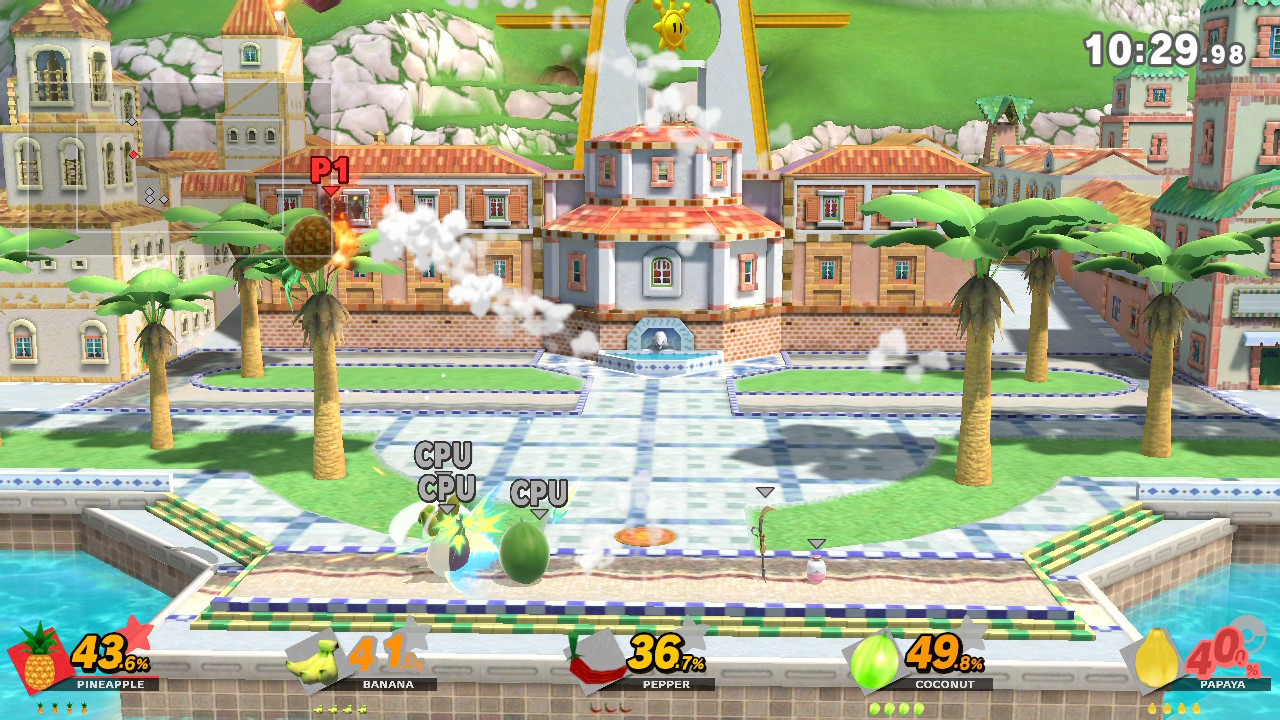Click Coconut's 49.8% damage display
Image resolution: width=1280 pixels, height=720 pixels.
(944, 662)
